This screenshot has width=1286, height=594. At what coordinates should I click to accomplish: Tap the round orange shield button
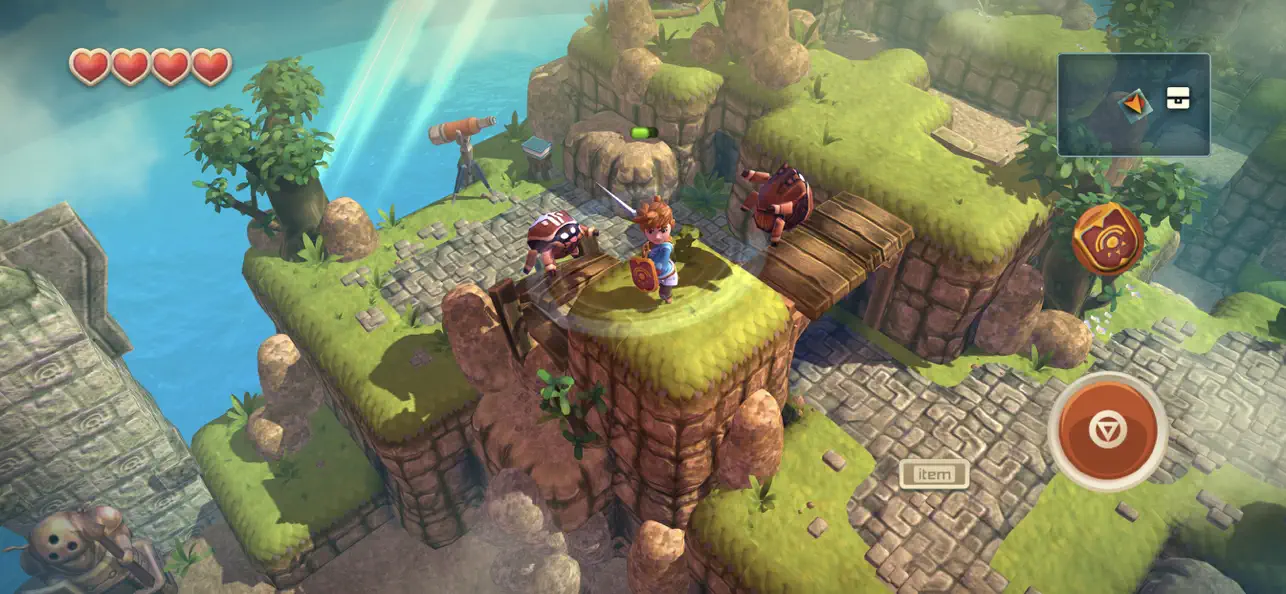tap(1107, 239)
